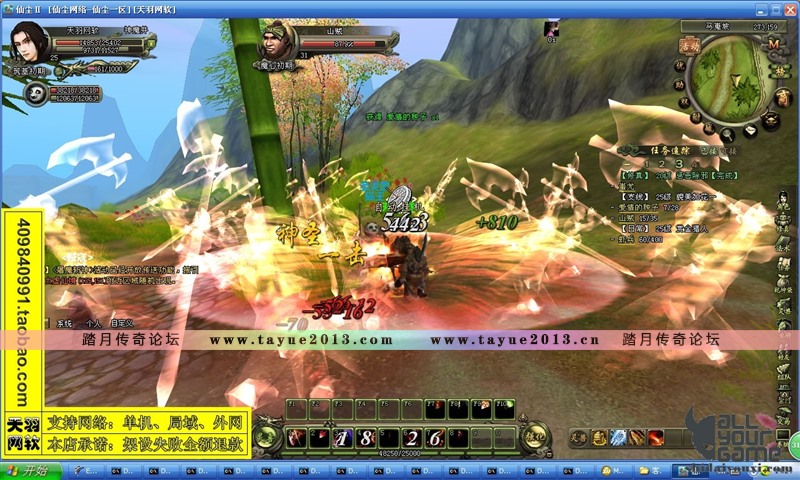
Task: Close the game window
Action: click(790, 9)
